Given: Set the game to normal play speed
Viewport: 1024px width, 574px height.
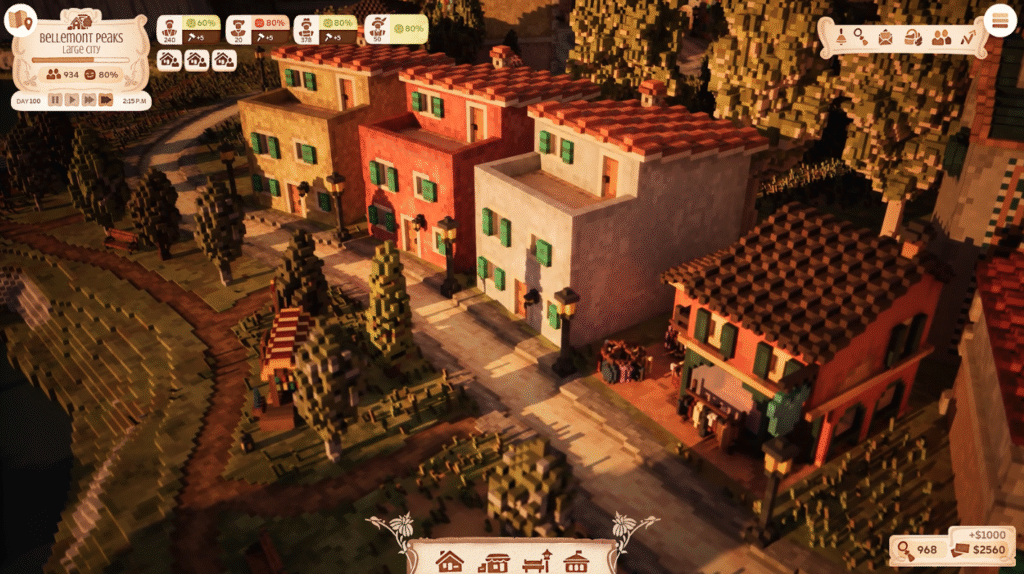Looking at the screenshot, I should (x=72, y=100).
